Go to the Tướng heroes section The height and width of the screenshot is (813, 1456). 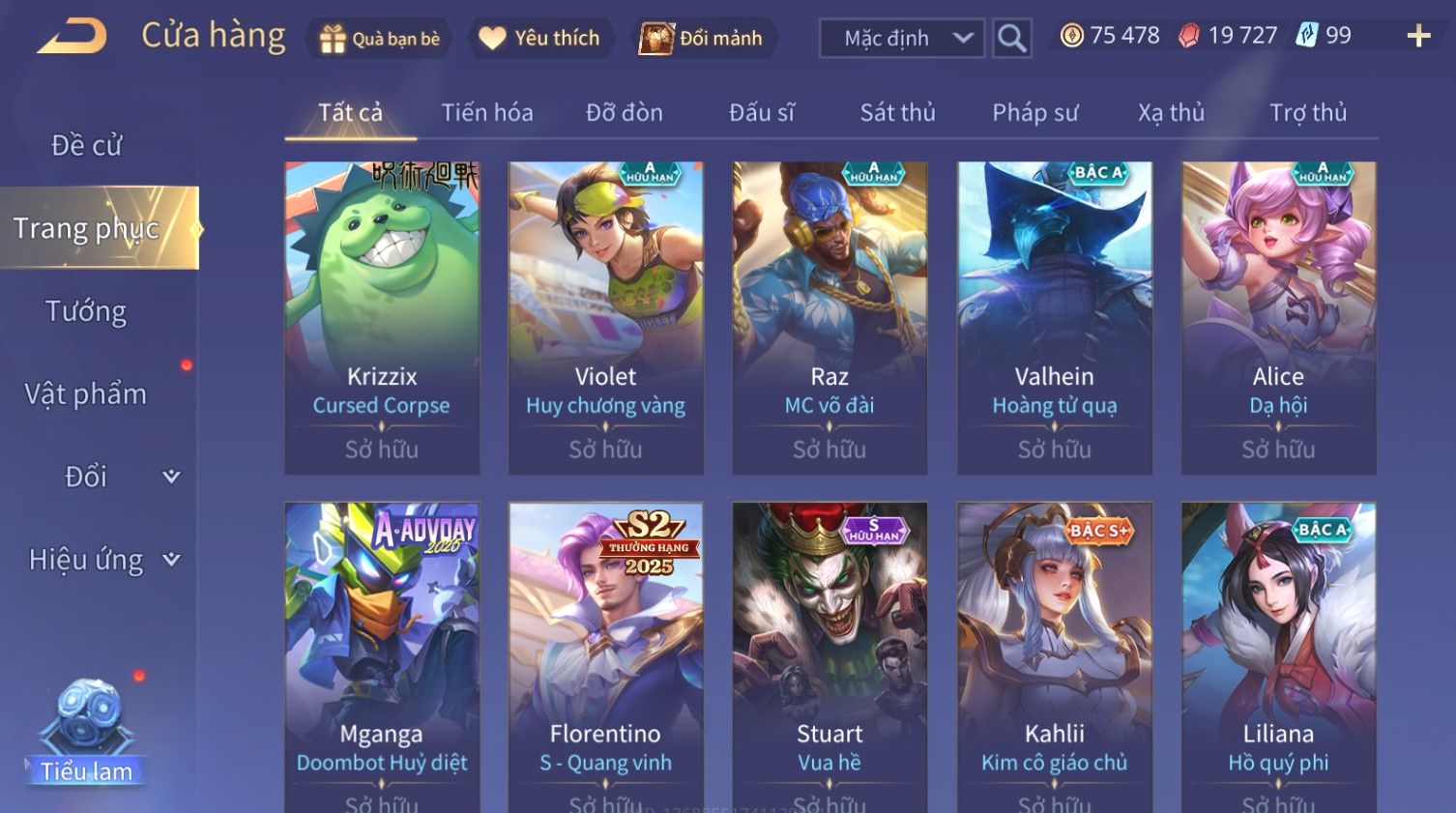pos(86,311)
